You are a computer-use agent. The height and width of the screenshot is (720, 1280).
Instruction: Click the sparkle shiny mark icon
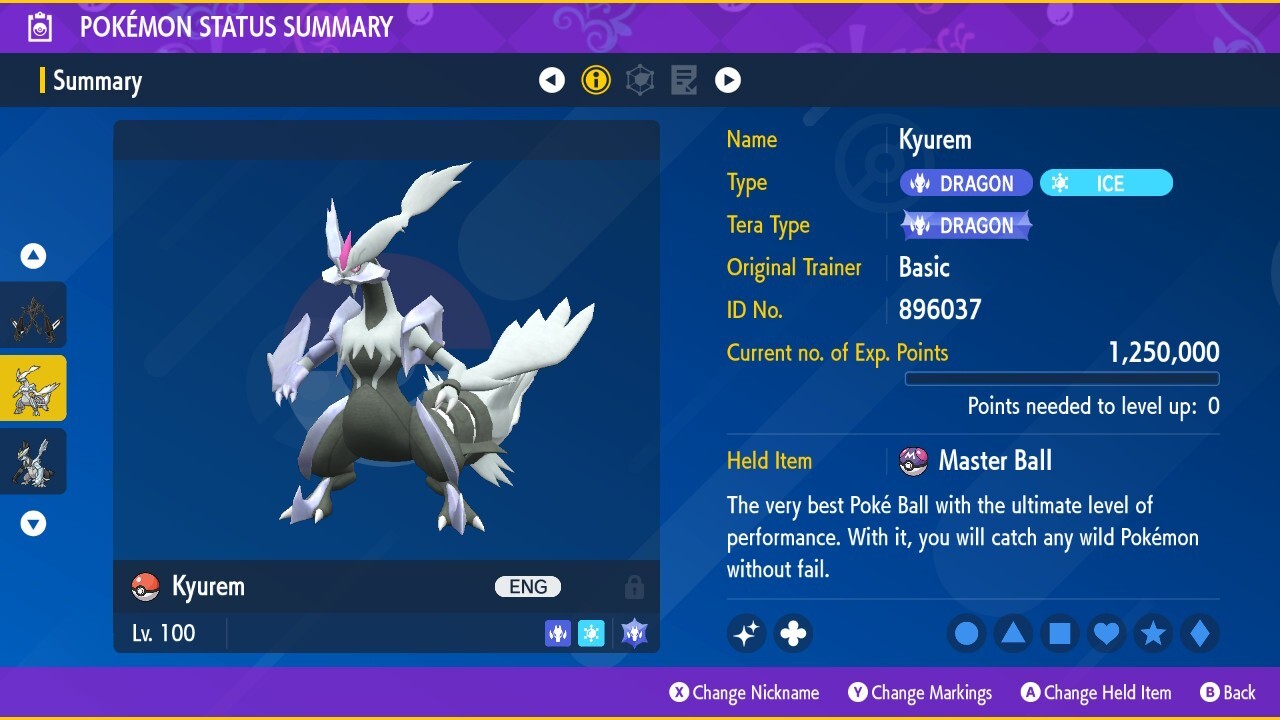pos(747,633)
